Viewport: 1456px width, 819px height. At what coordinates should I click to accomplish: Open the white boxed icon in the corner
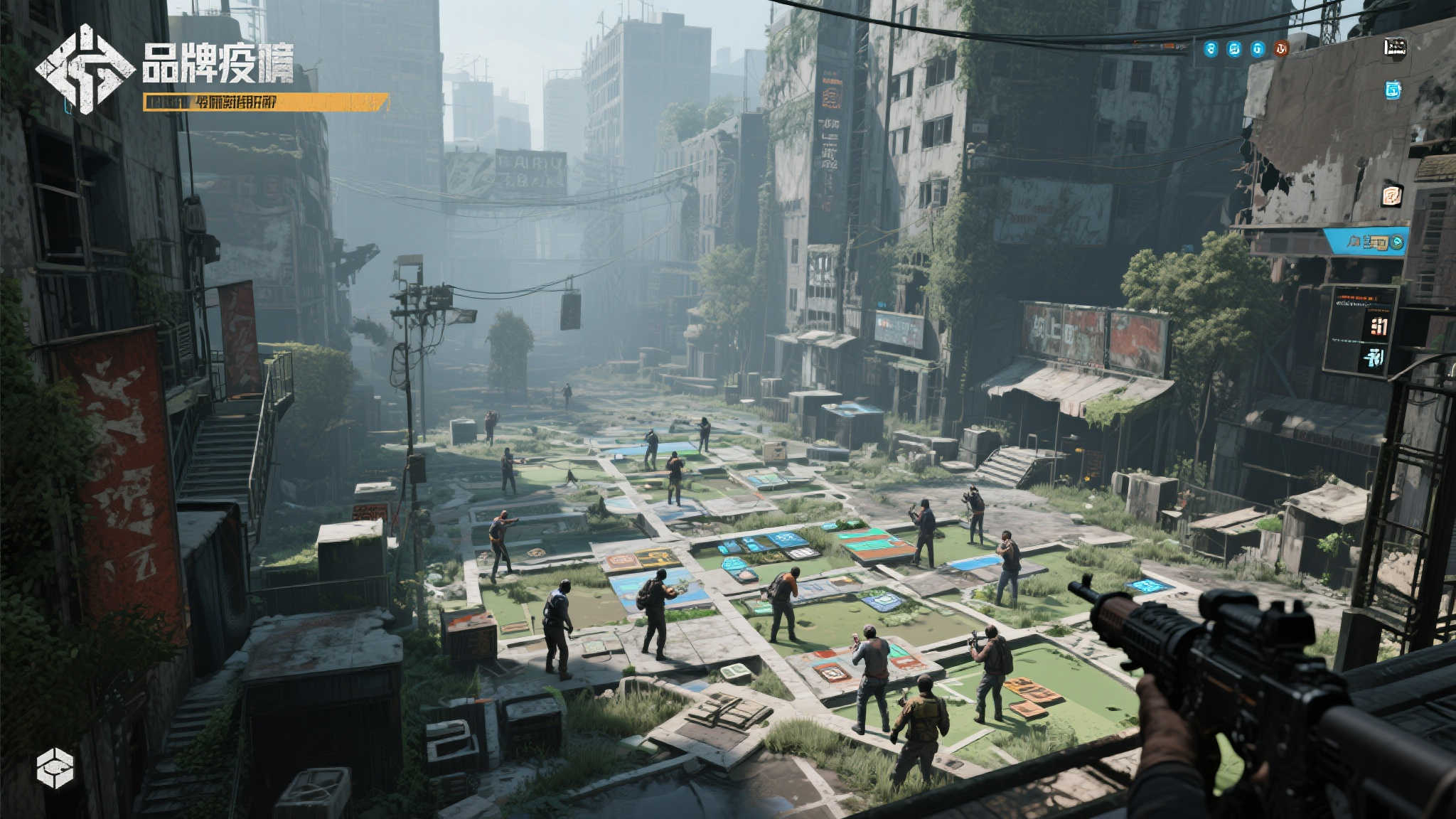point(1395,47)
